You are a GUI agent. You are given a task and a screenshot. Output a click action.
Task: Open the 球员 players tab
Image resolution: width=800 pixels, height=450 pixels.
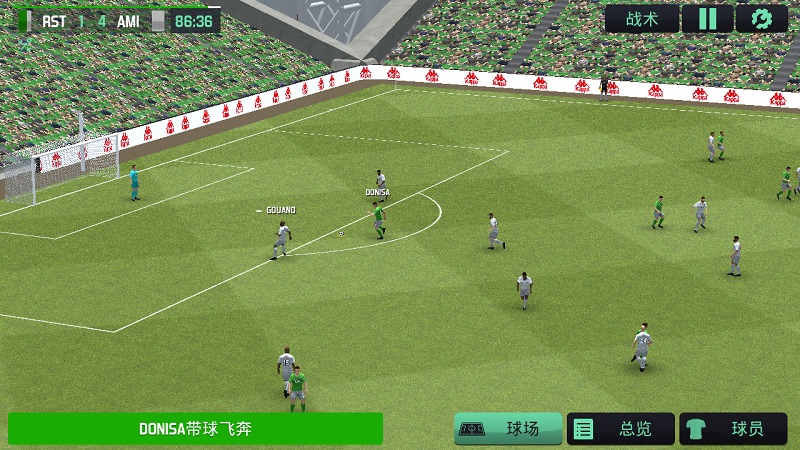(x=733, y=429)
